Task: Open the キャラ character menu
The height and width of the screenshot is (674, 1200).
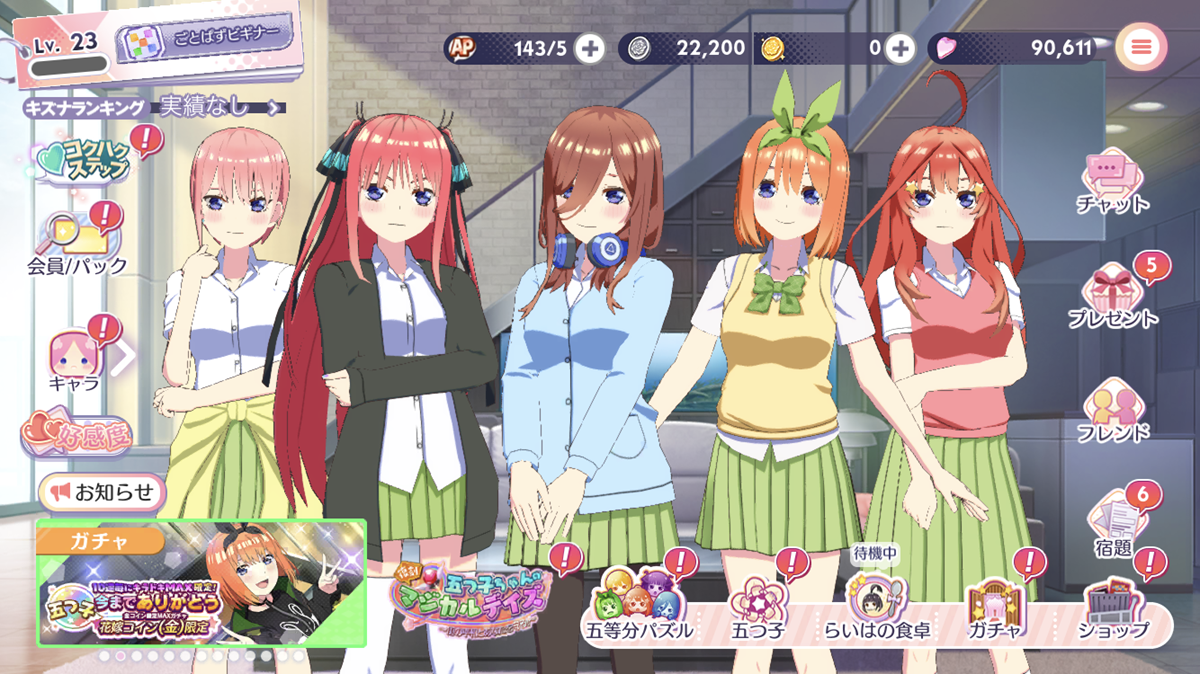Action: 76,360
